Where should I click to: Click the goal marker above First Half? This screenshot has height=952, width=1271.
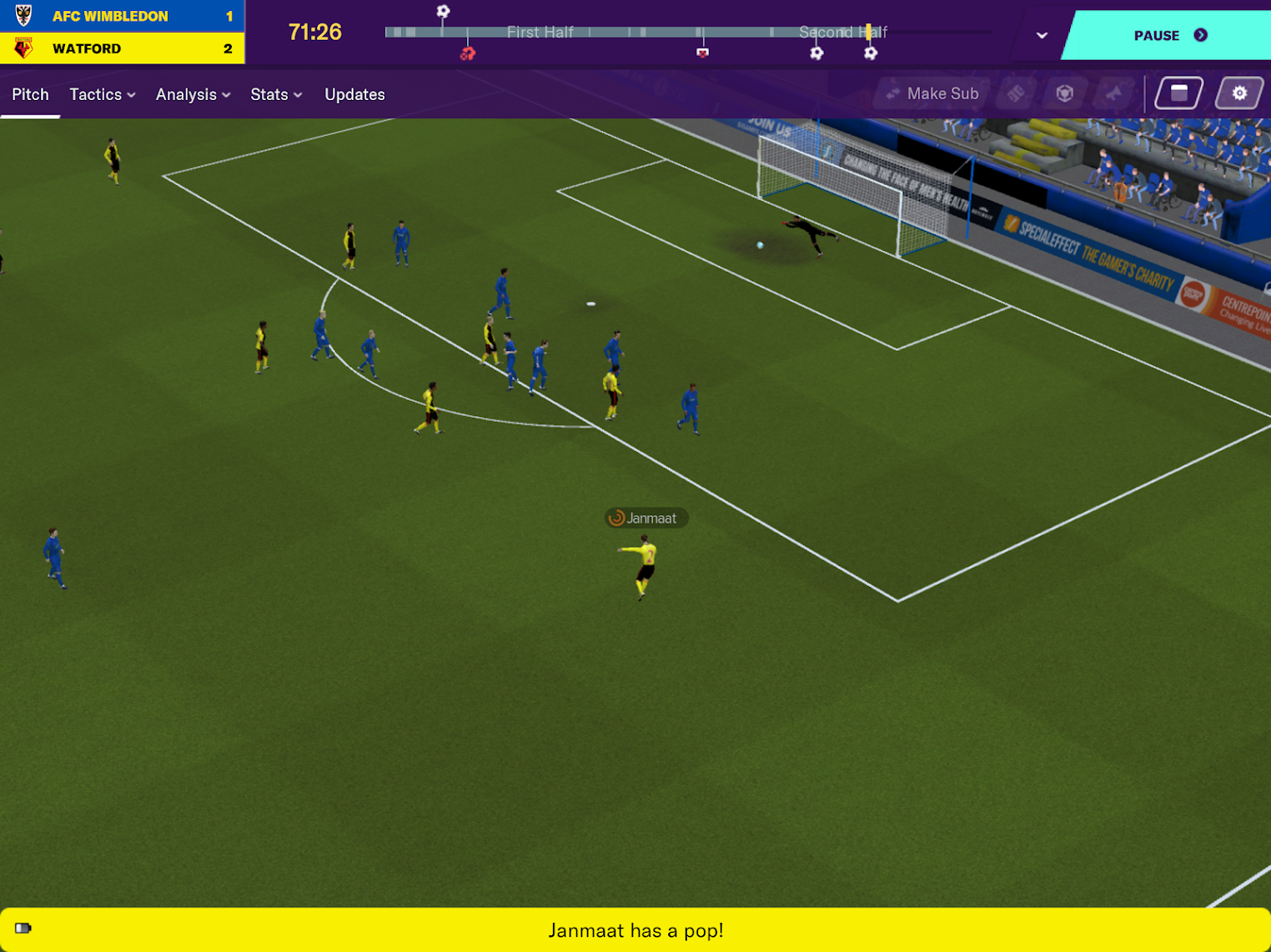click(x=442, y=10)
